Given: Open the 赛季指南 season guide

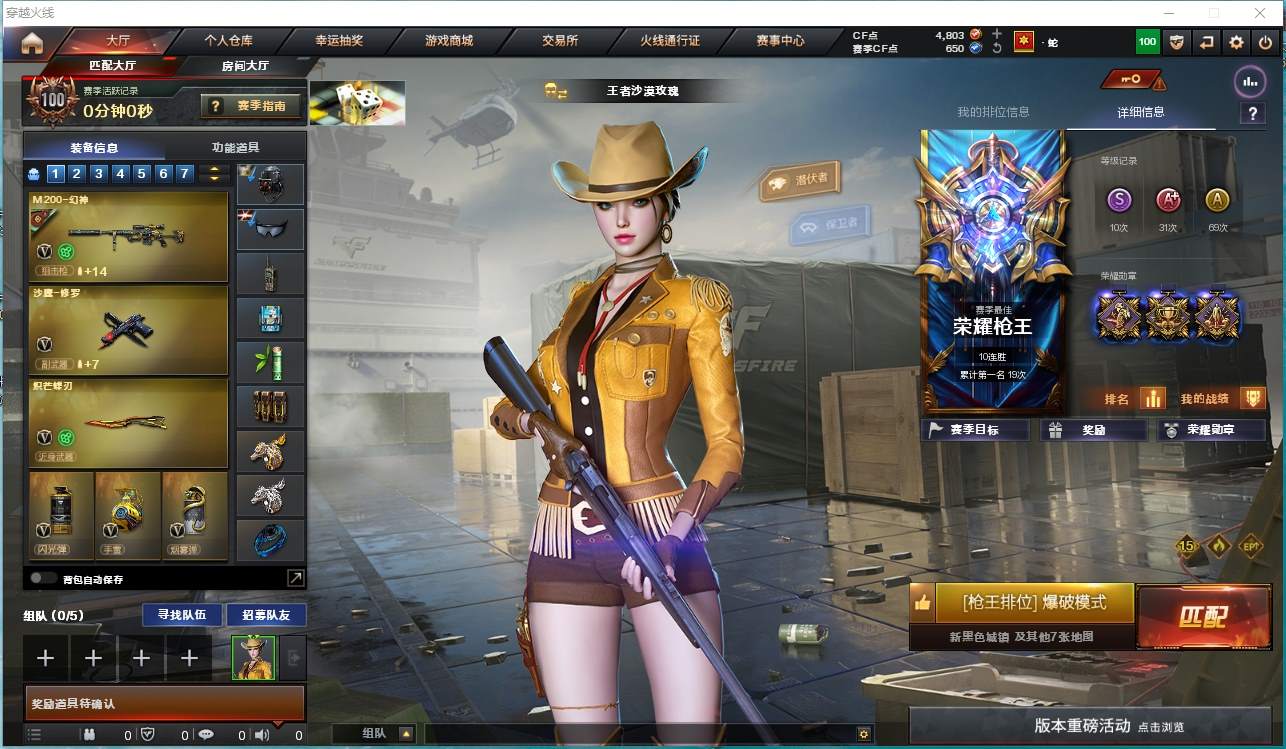Looking at the screenshot, I should (251, 105).
